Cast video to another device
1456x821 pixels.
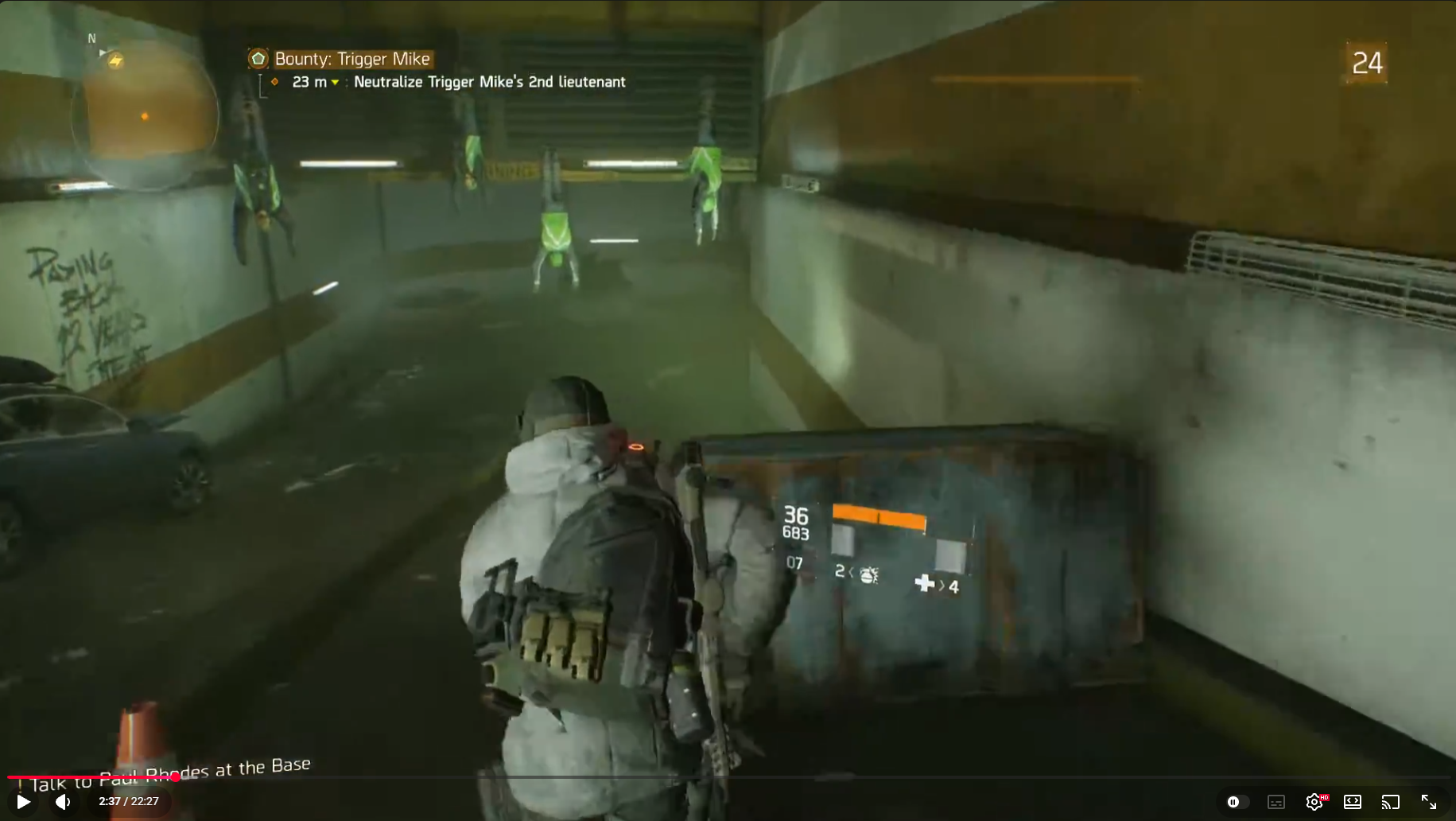click(1391, 802)
